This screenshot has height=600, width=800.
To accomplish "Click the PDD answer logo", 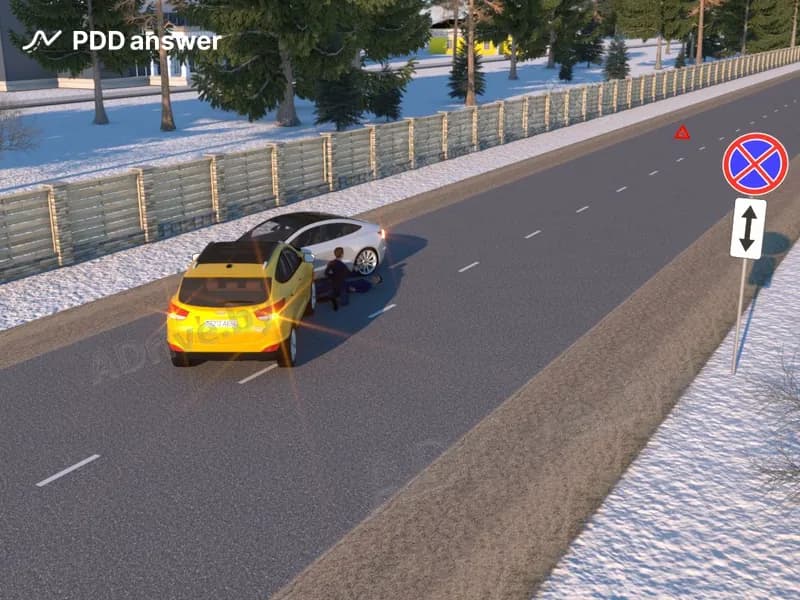I will [x=122, y=41].
